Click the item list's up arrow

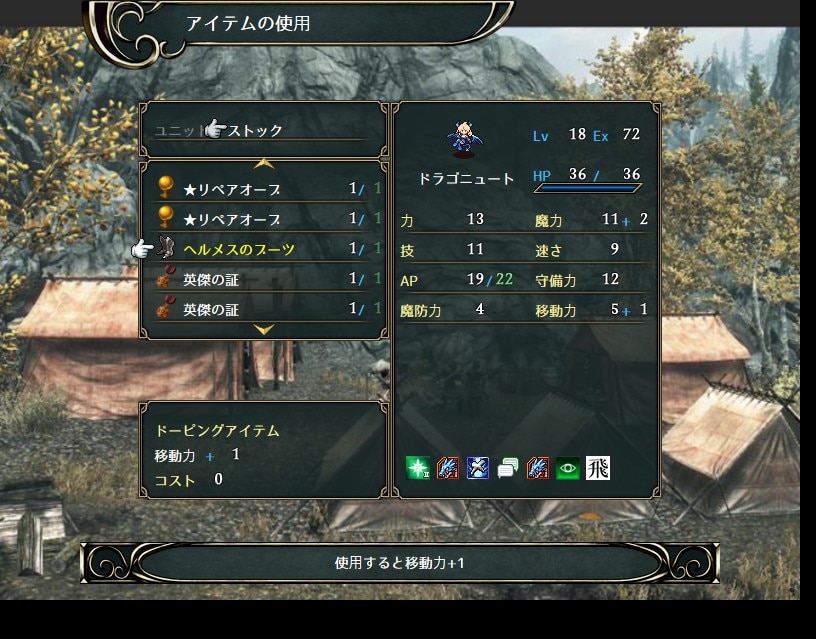pyautogui.click(x=264, y=163)
